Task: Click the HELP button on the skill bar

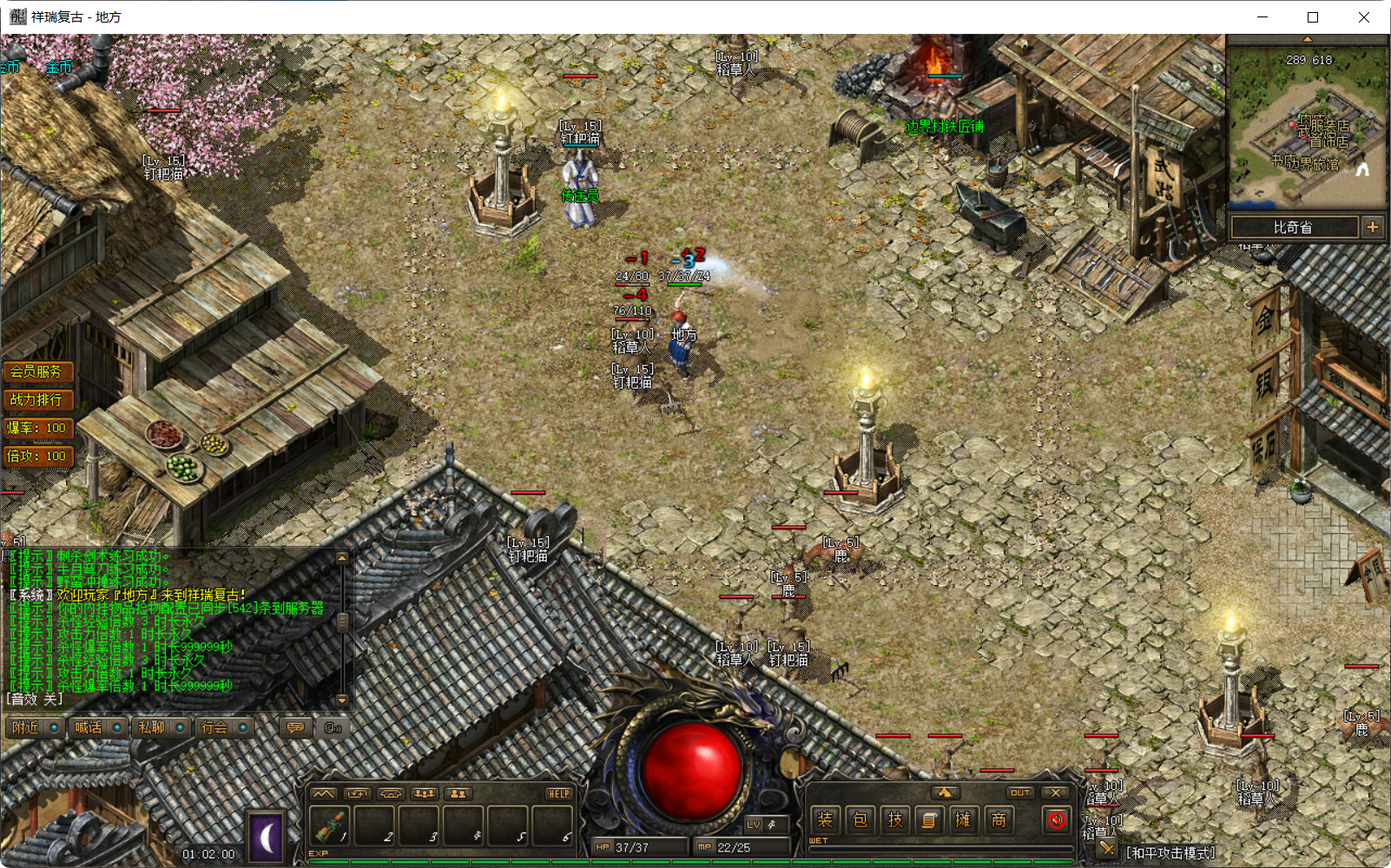Action: (559, 793)
